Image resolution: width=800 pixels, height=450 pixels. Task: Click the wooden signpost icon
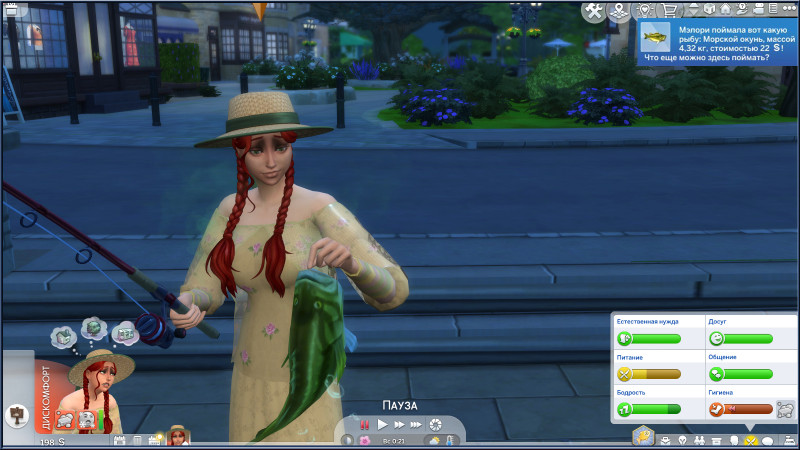(x=17, y=412)
